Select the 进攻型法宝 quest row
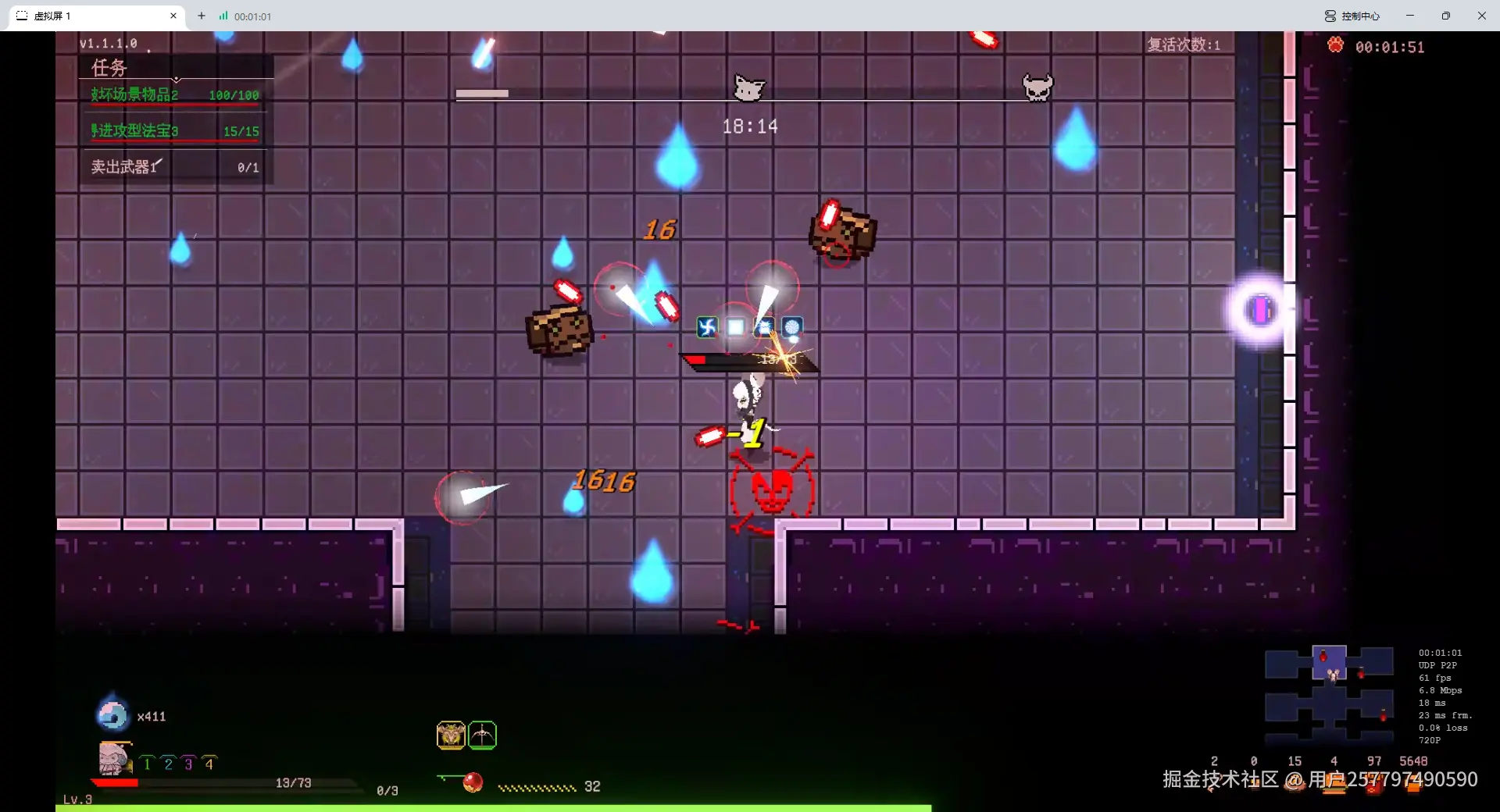The height and width of the screenshot is (812, 1500). tap(174, 131)
